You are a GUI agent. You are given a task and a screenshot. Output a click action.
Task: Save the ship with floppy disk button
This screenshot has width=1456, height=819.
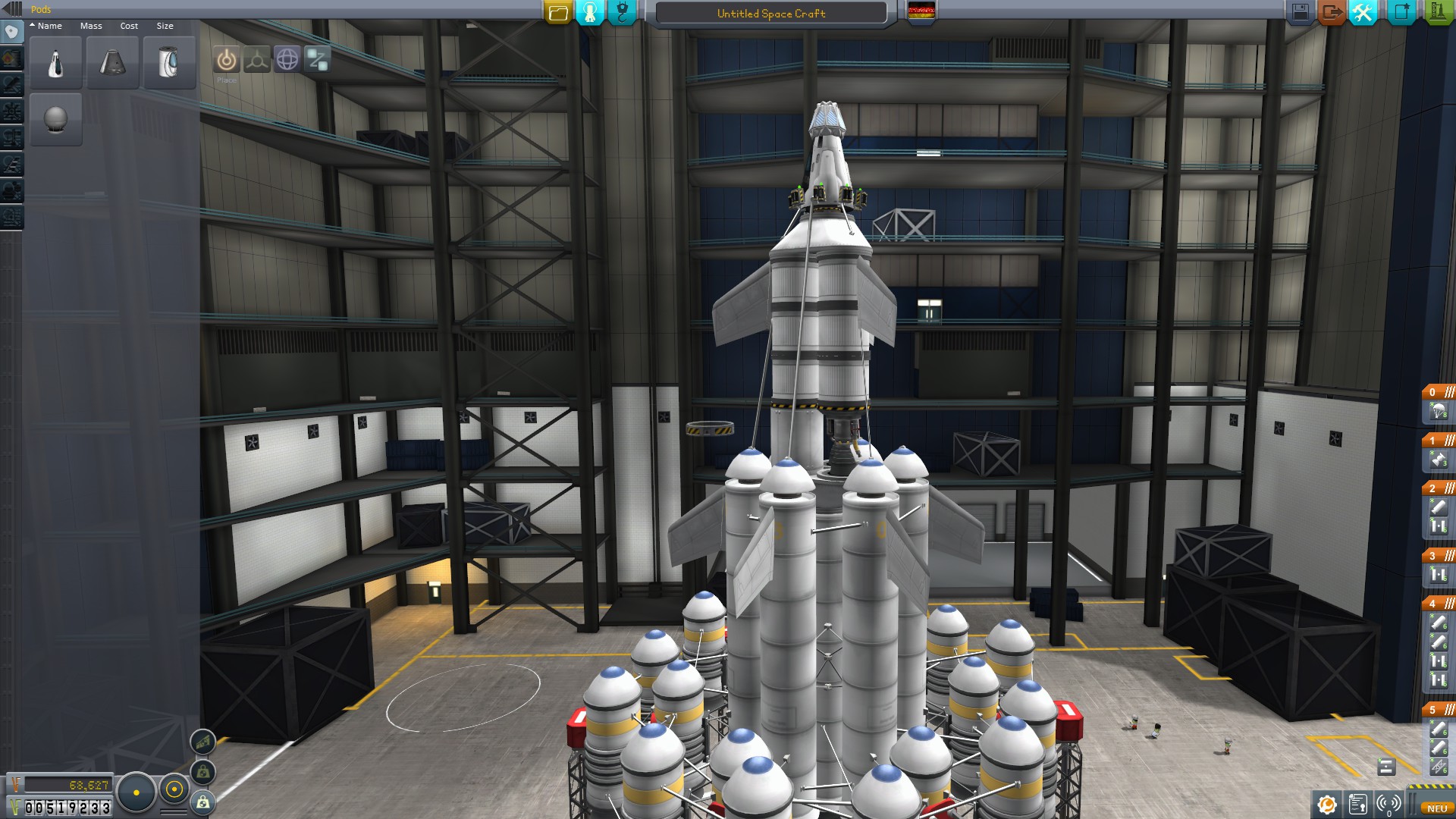coord(1300,12)
